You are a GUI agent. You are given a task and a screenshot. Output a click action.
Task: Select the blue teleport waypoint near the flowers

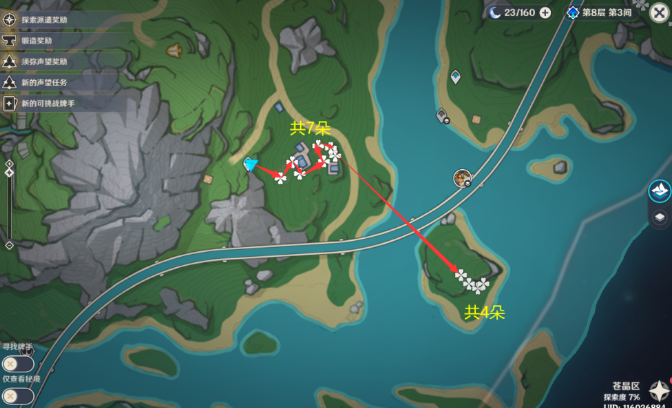(250, 163)
